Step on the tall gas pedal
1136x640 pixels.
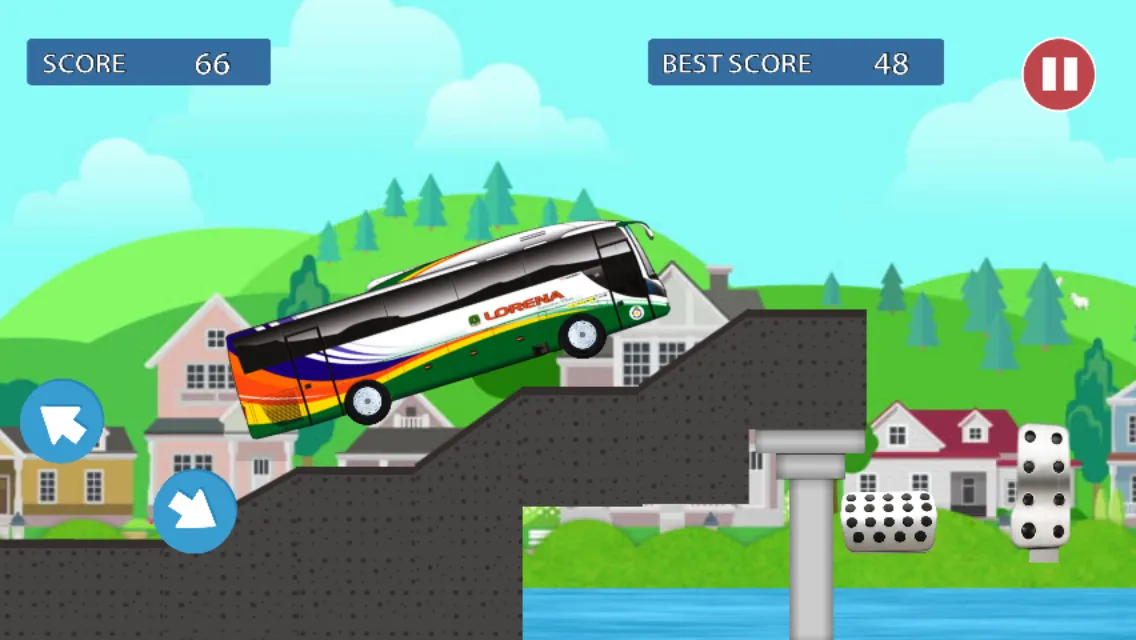pyautogui.click(x=1043, y=486)
